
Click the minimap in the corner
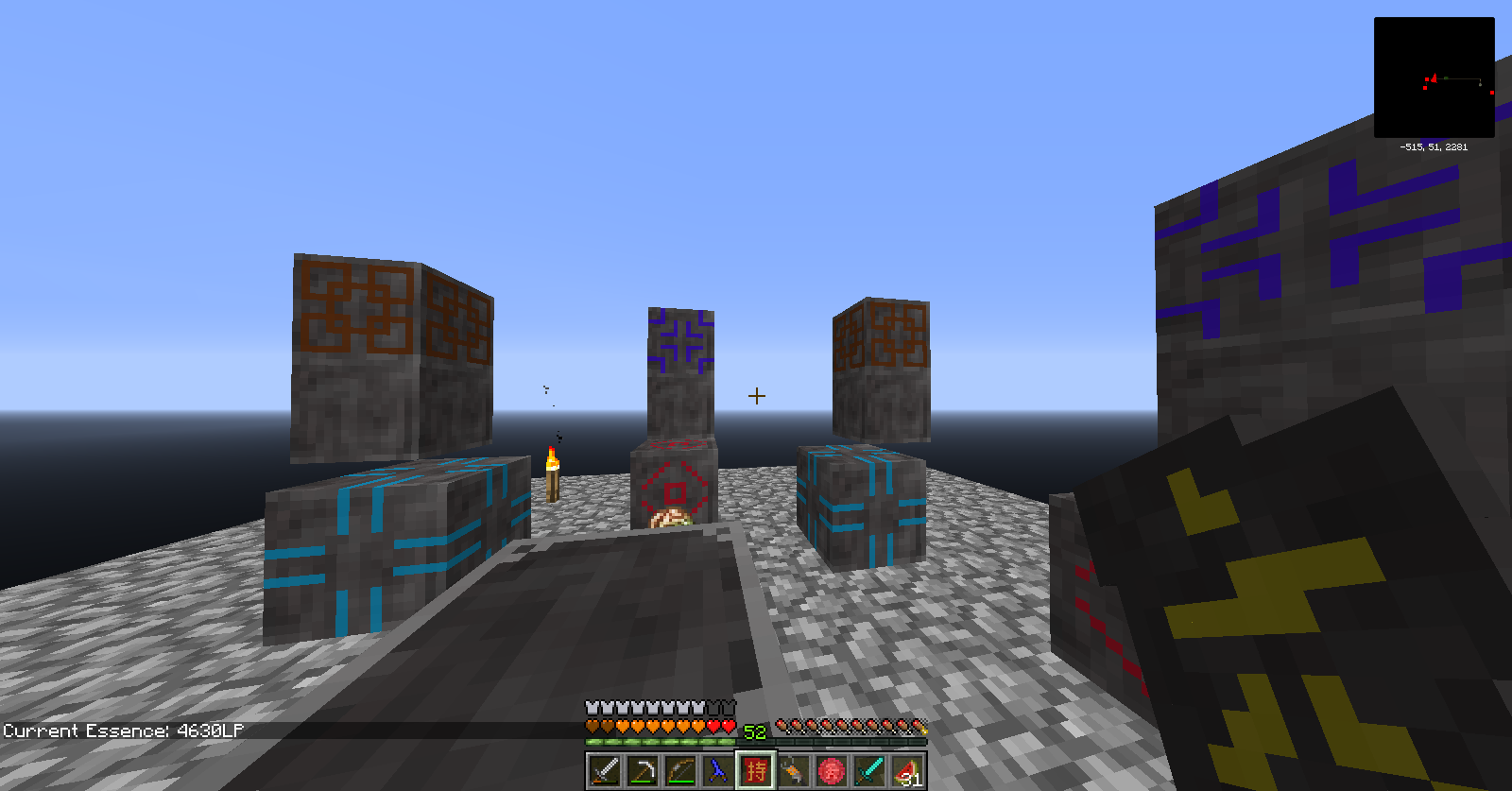point(1434,77)
